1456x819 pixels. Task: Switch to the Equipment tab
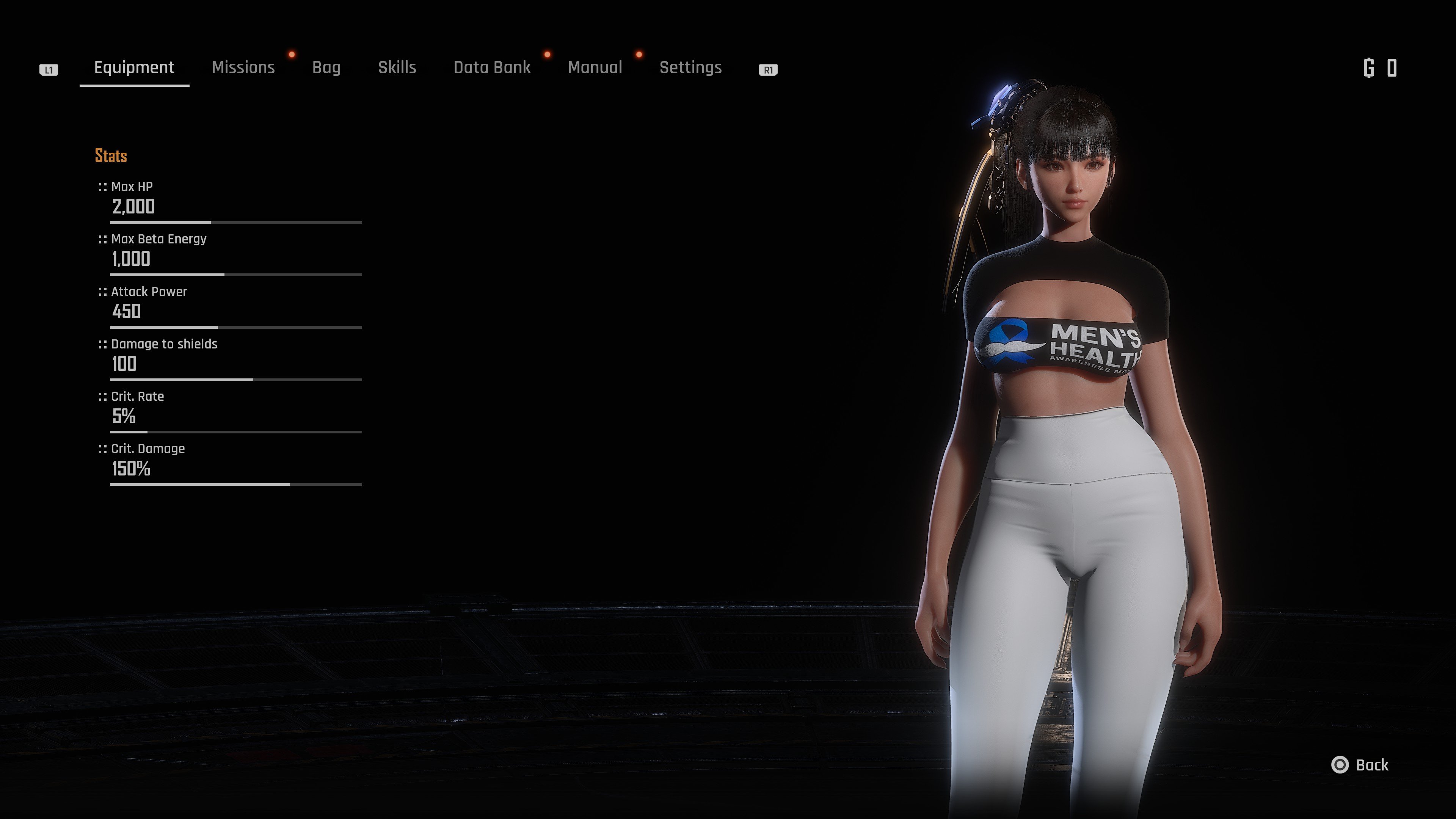tap(134, 68)
